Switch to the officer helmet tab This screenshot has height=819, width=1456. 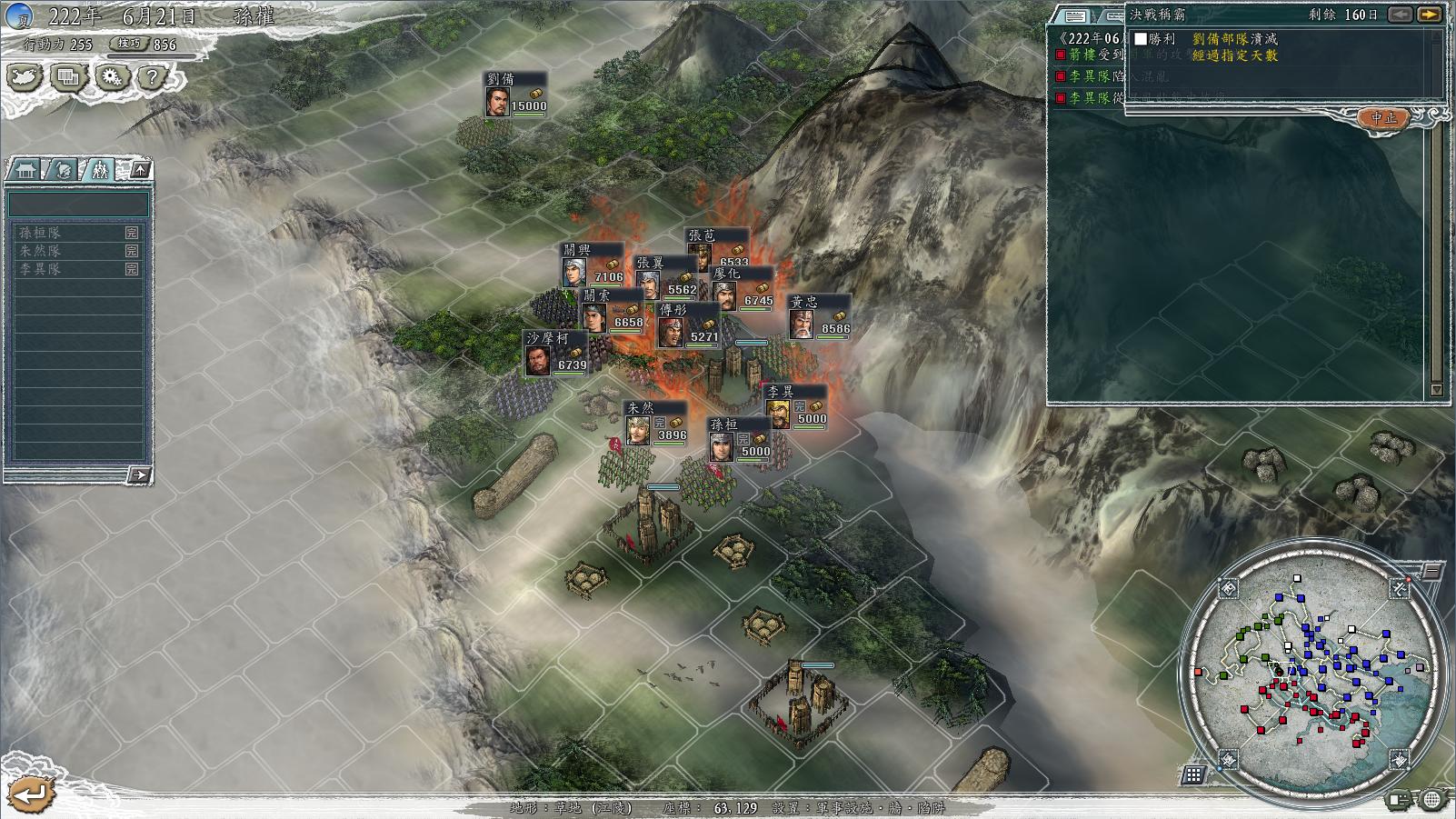(62, 169)
